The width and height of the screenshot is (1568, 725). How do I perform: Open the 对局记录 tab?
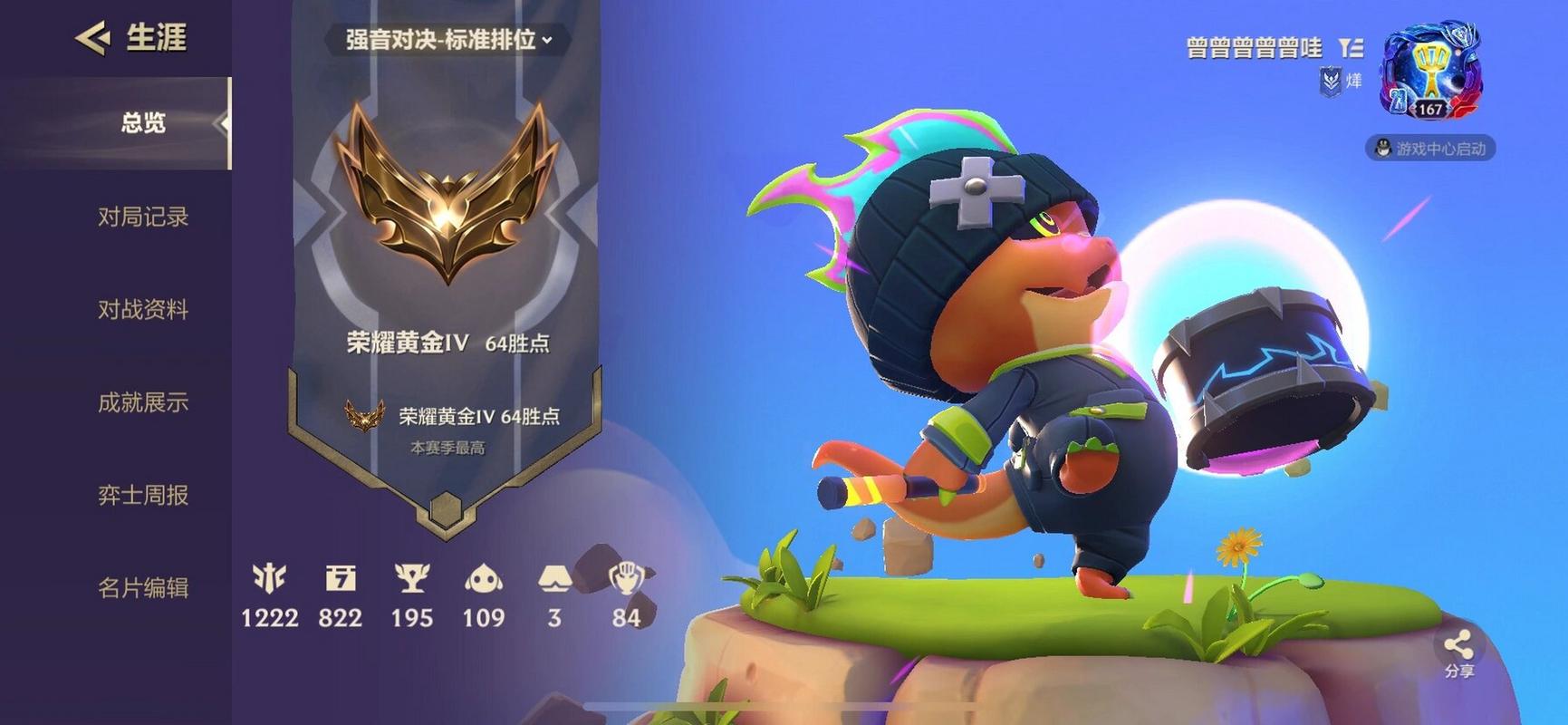tap(143, 217)
